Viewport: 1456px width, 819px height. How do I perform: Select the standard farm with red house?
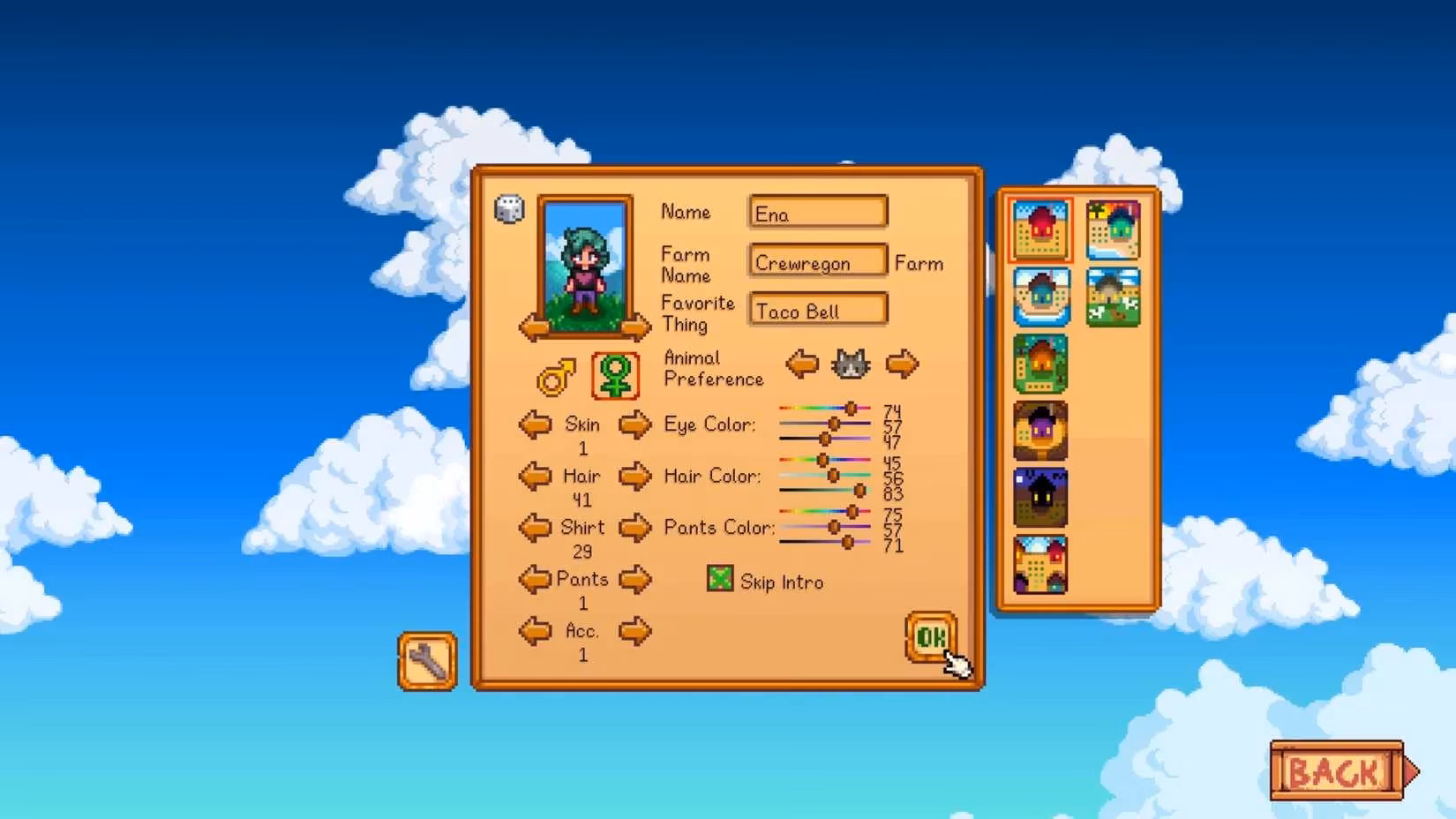tap(1040, 229)
